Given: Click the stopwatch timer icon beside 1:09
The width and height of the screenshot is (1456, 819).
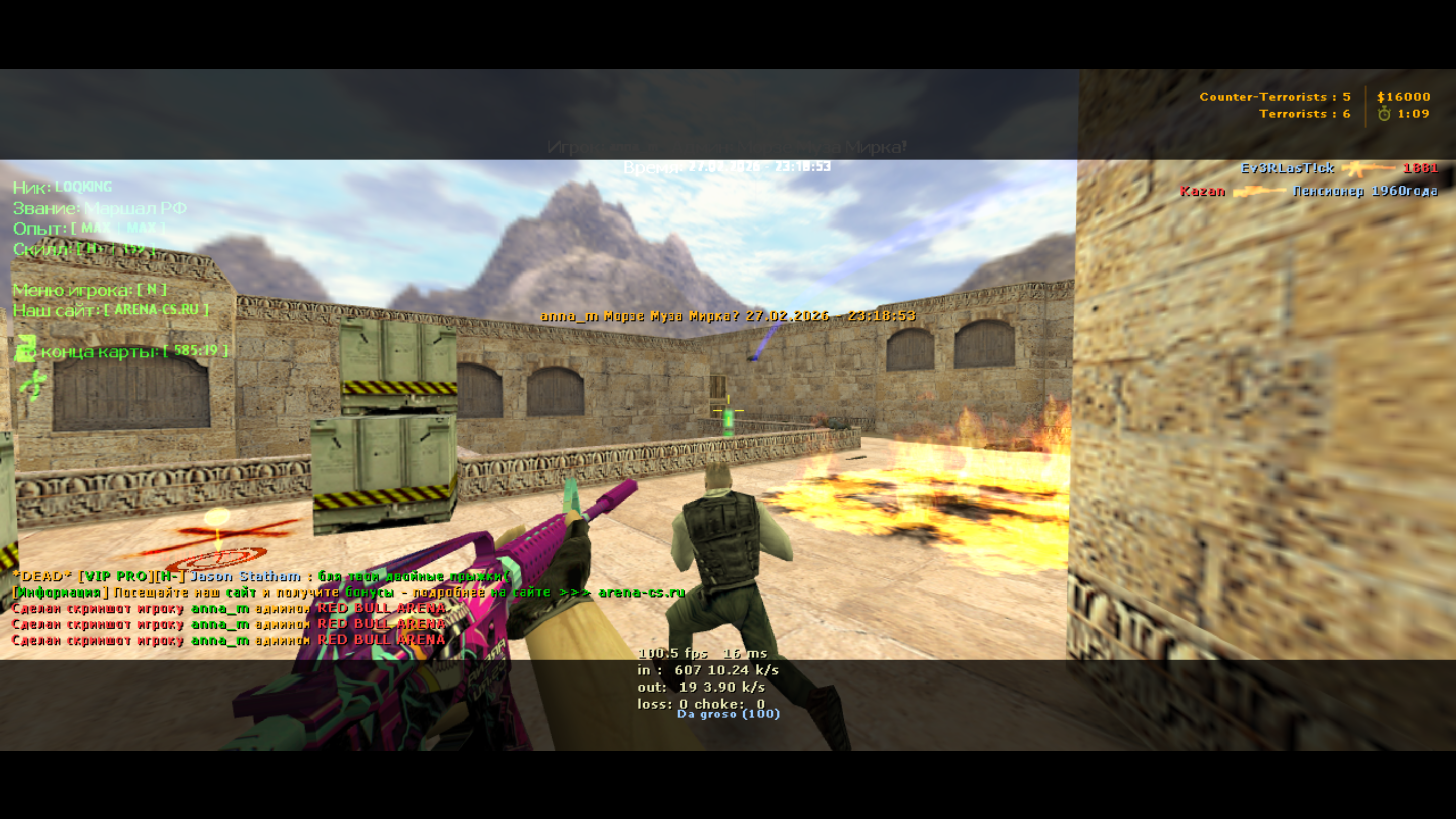Looking at the screenshot, I should [1384, 115].
